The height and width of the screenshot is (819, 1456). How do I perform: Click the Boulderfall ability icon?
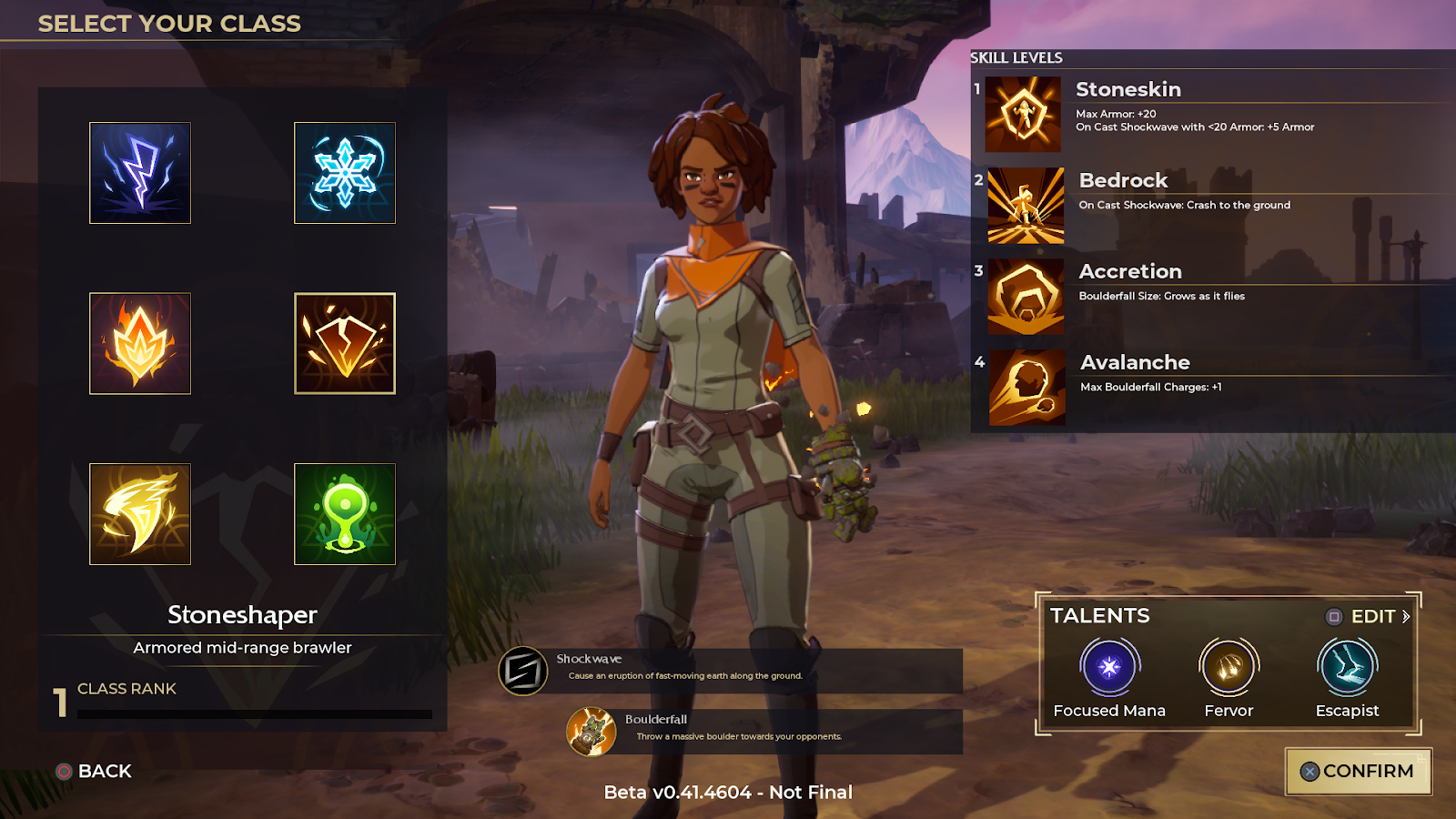[x=593, y=728]
